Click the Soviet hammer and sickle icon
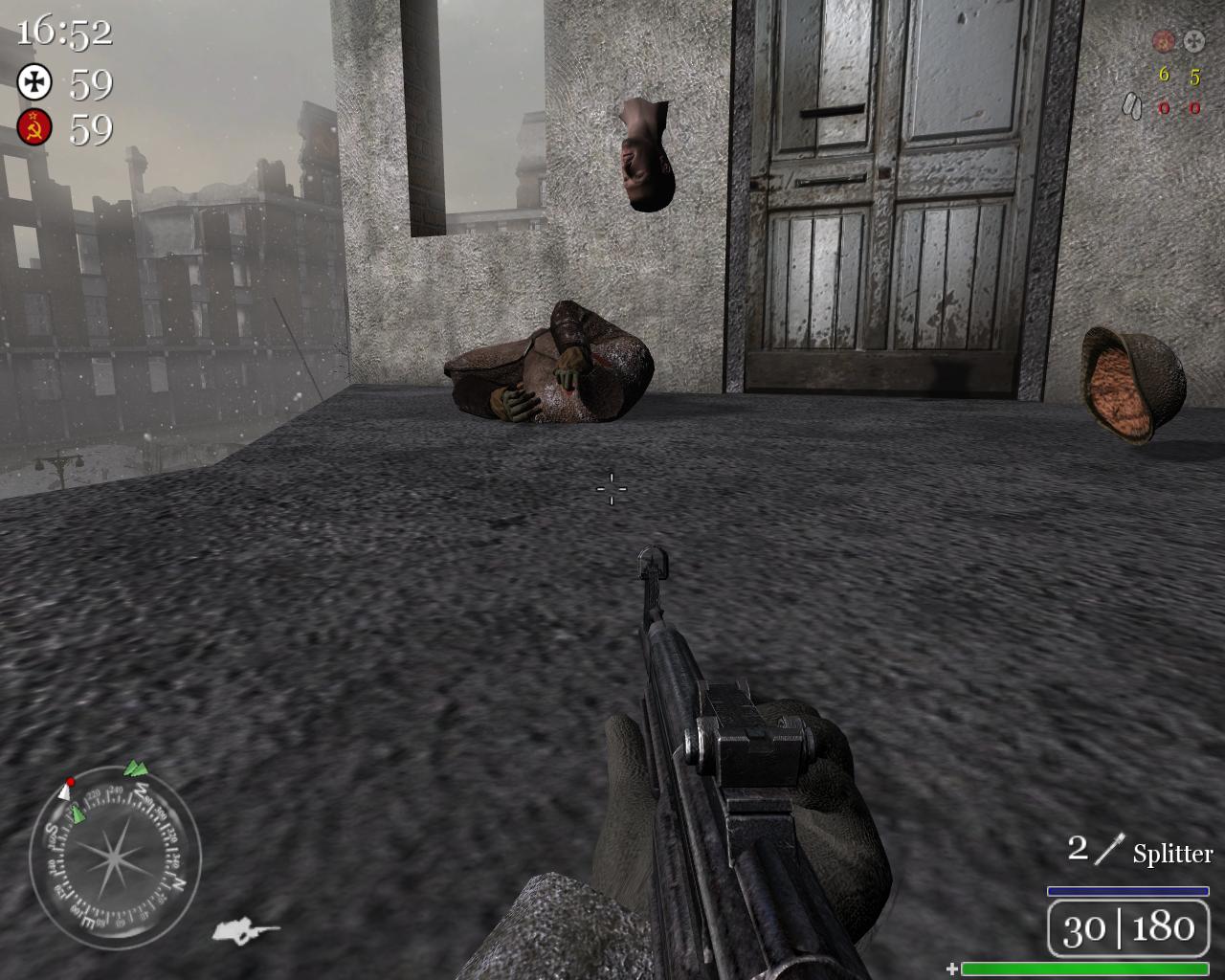This screenshot has width=1225, height=980. (x=33, y=127)
